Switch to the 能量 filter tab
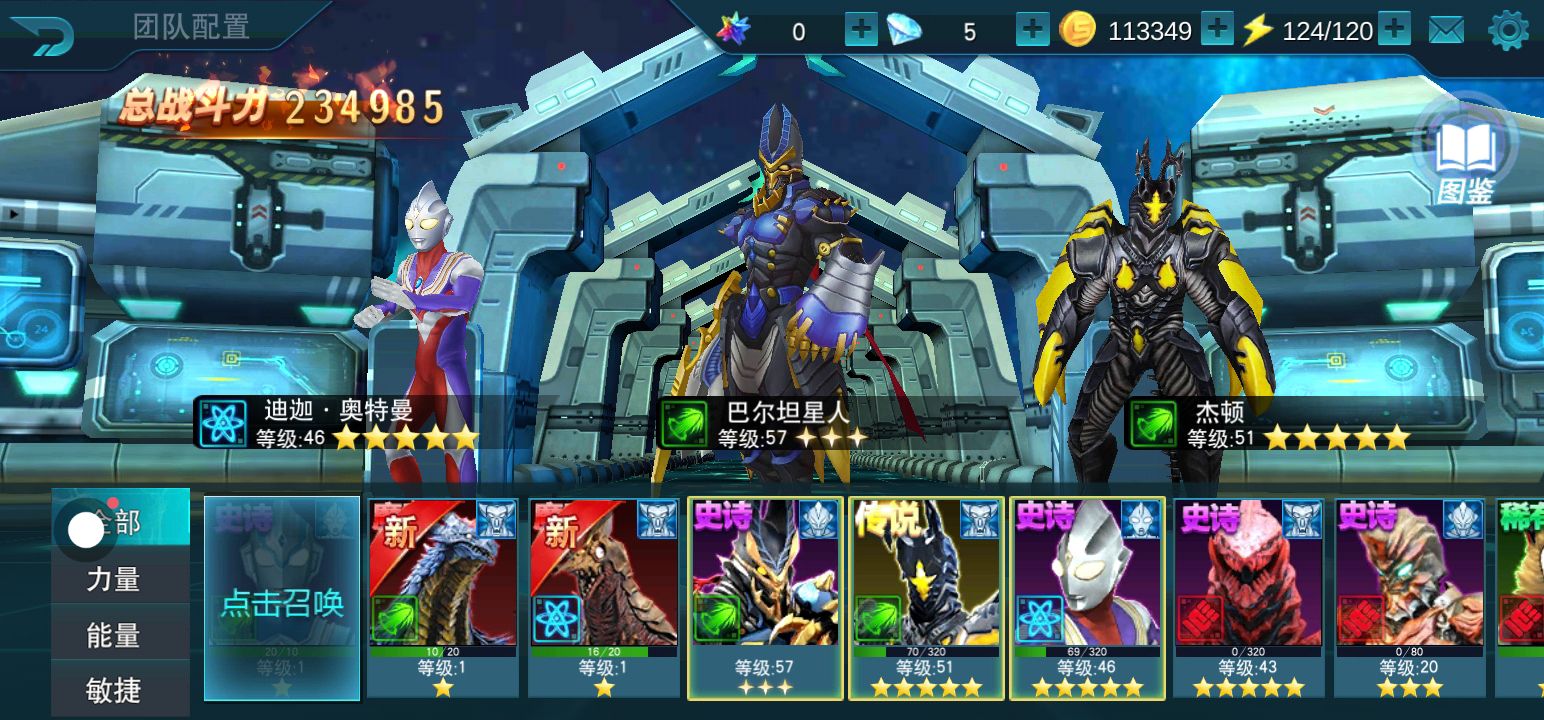Screen dimensions: 1544x720 (114, 635)
